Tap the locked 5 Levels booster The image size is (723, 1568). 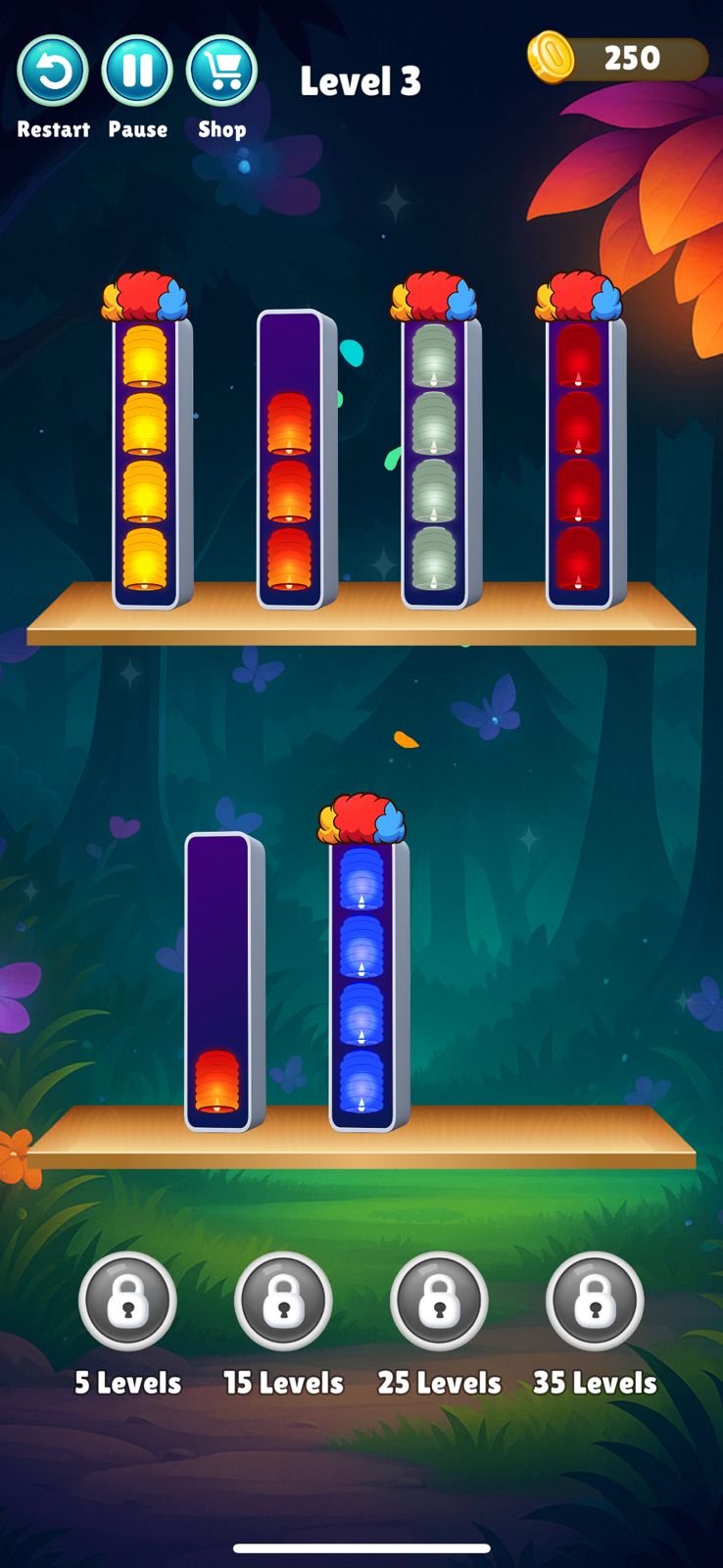(127, 1301)
